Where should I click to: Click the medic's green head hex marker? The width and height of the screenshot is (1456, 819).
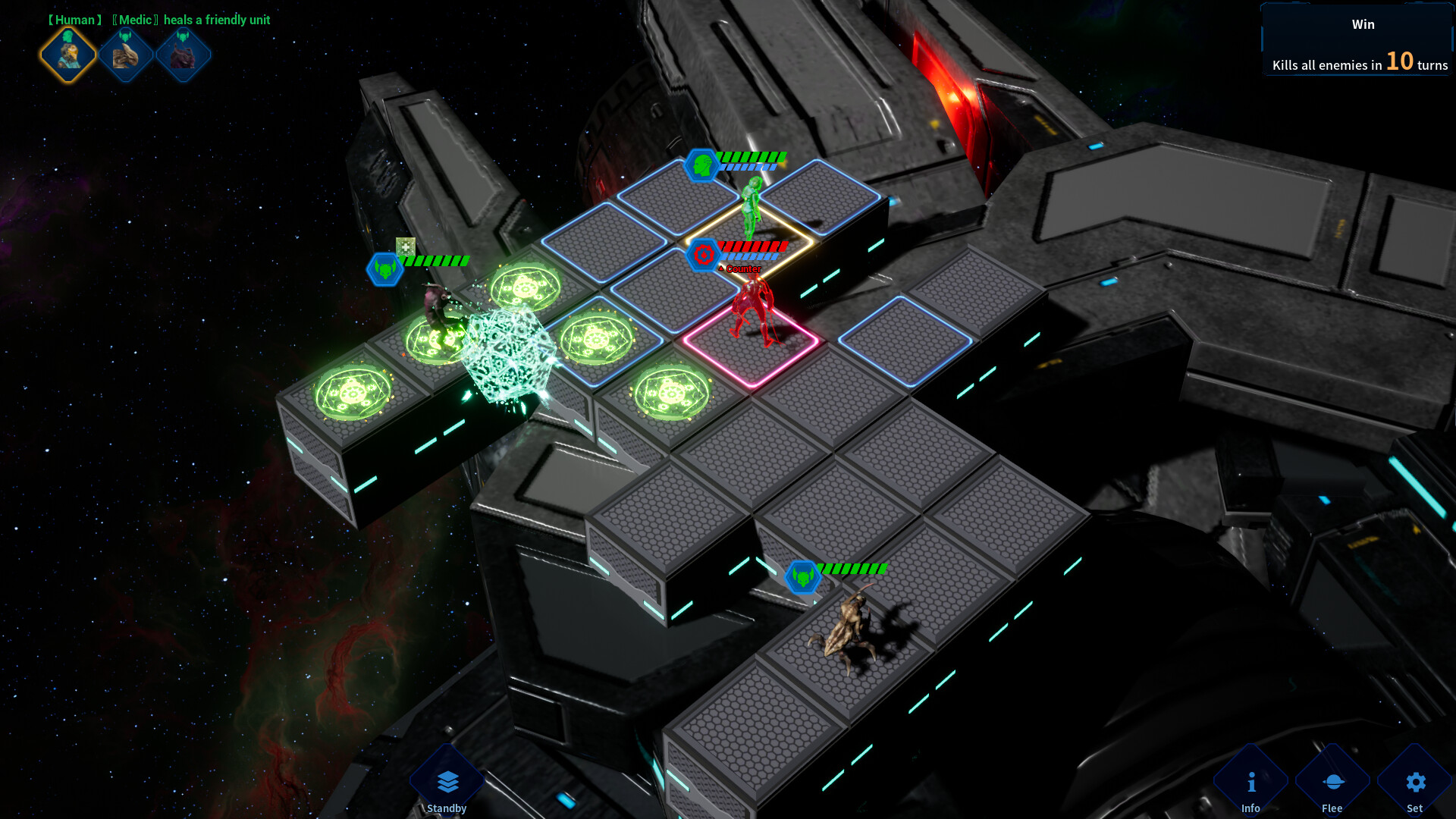[x=701, y=165]
